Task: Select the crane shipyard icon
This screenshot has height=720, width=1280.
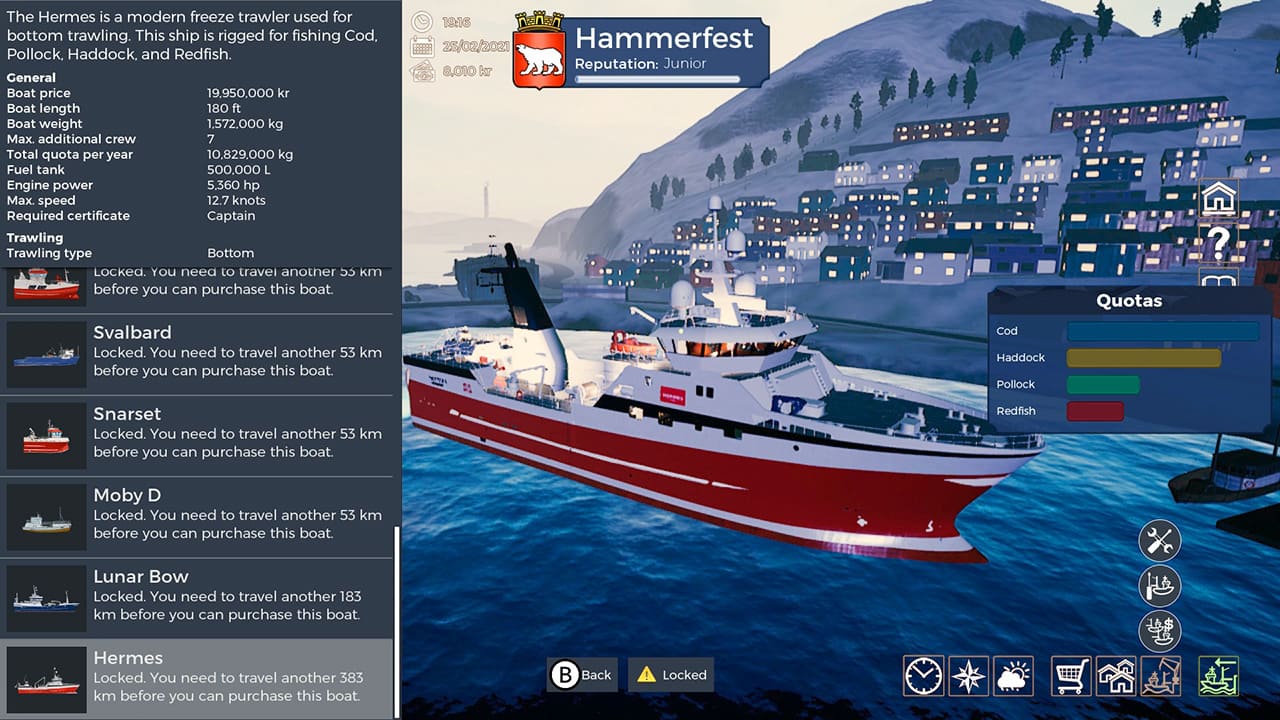Action: (x=1159, y=676)
